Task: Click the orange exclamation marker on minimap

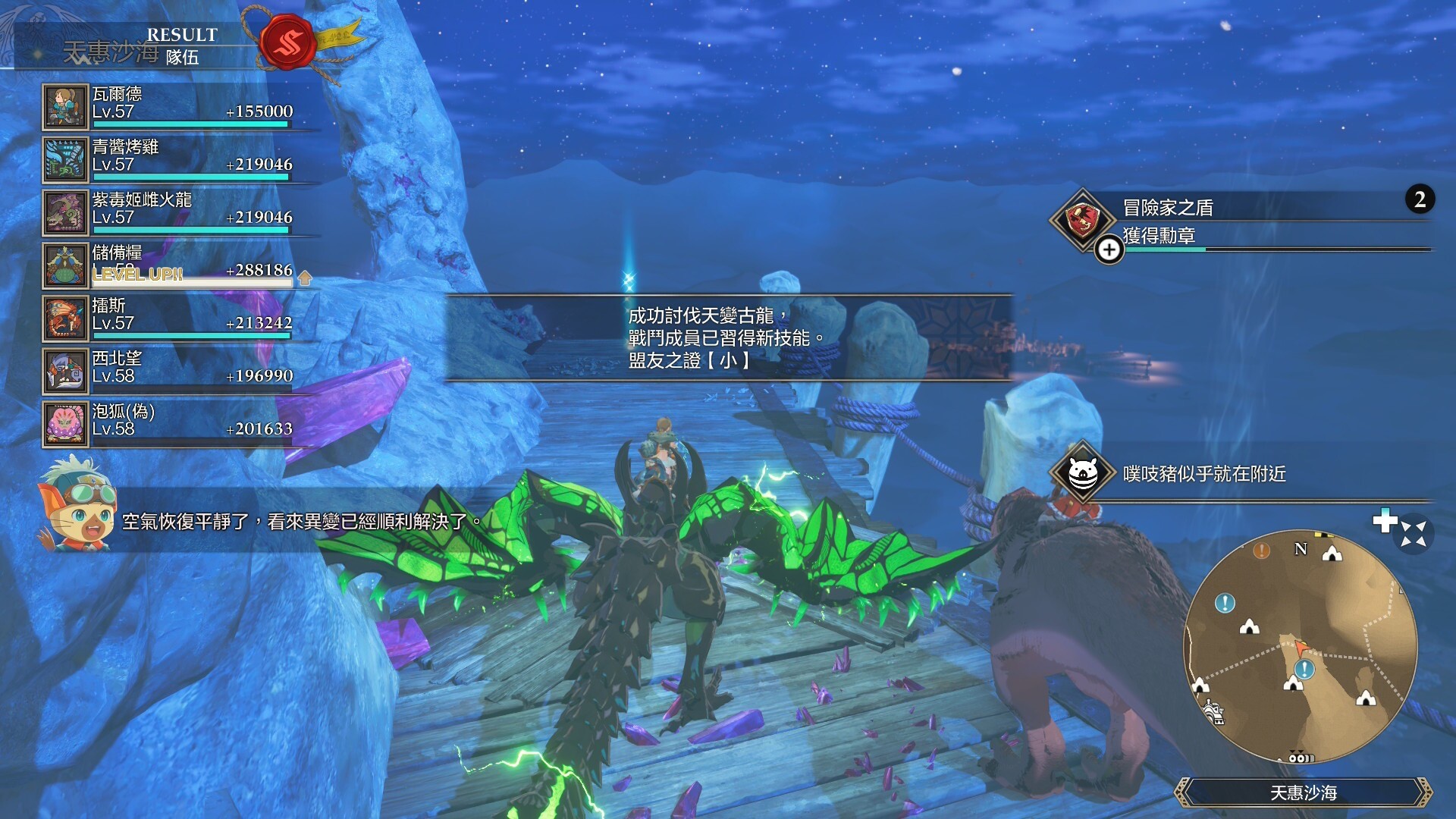Action: pos(1261,551)
